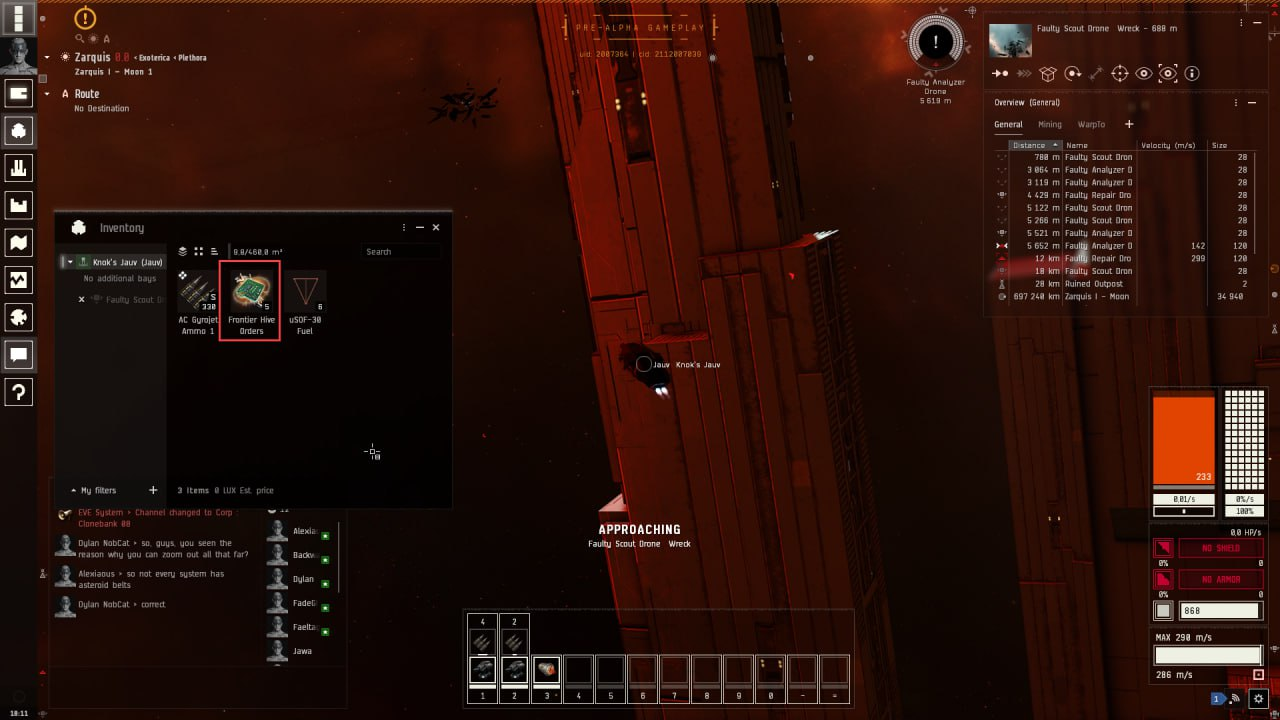Switch to the WarpTo overview tab
This screenshot has width=1280, height=720.
tap(1091, 125)
